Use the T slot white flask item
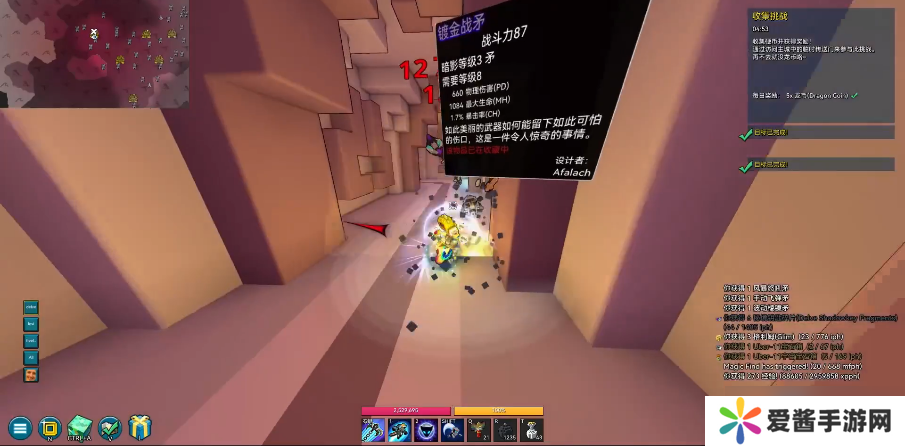 530,430
